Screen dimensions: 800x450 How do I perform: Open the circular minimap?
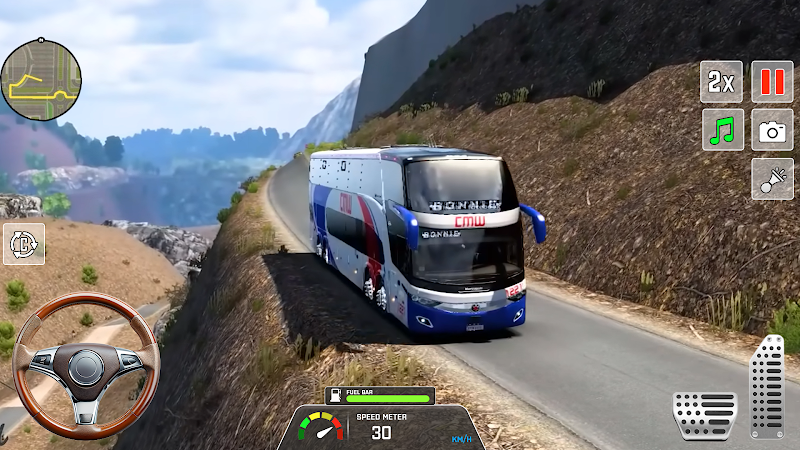pos(40,81)
